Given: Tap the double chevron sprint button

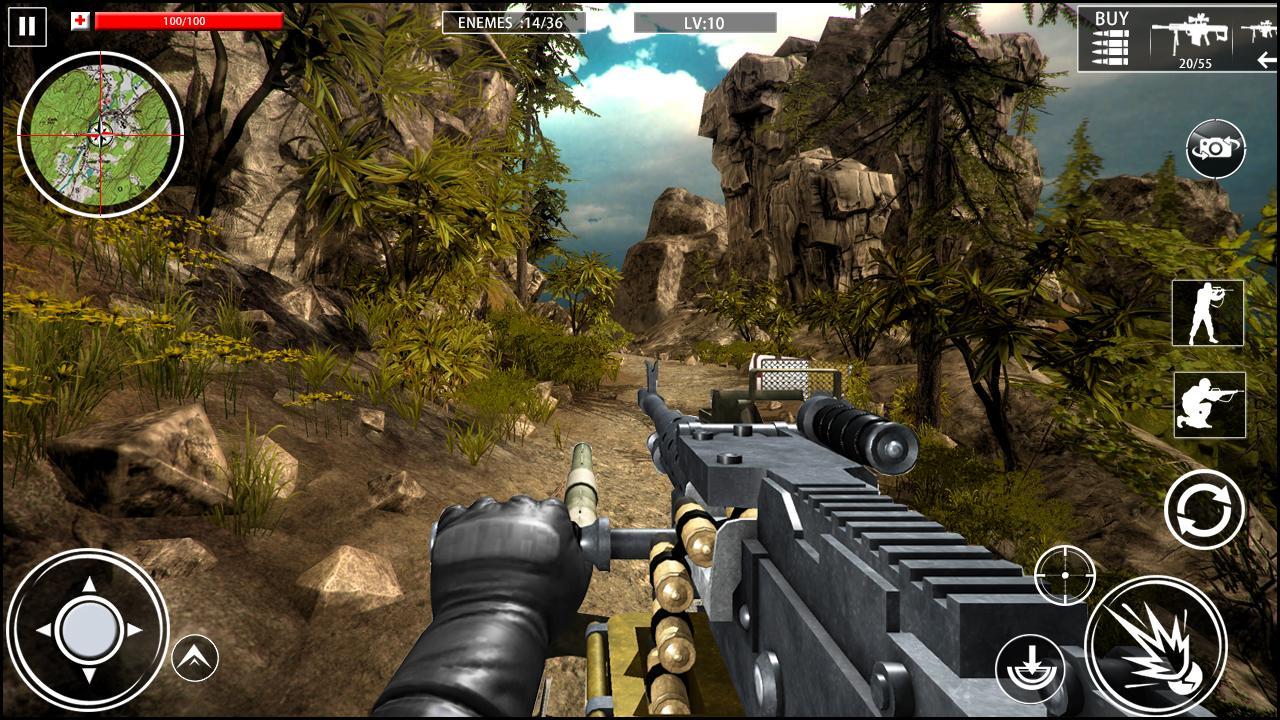Looking at the screenshot, I should click(195, 657).
